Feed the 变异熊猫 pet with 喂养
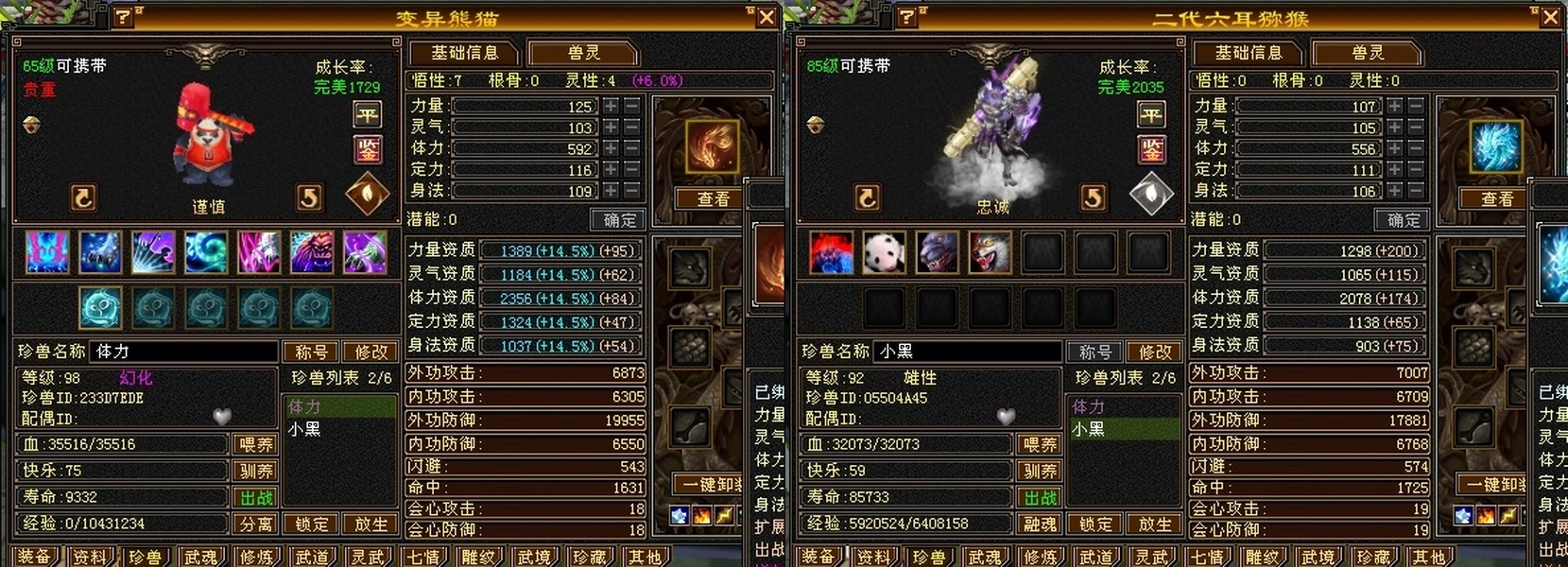This screenshot has height=567, width=1568. (256, 444)
